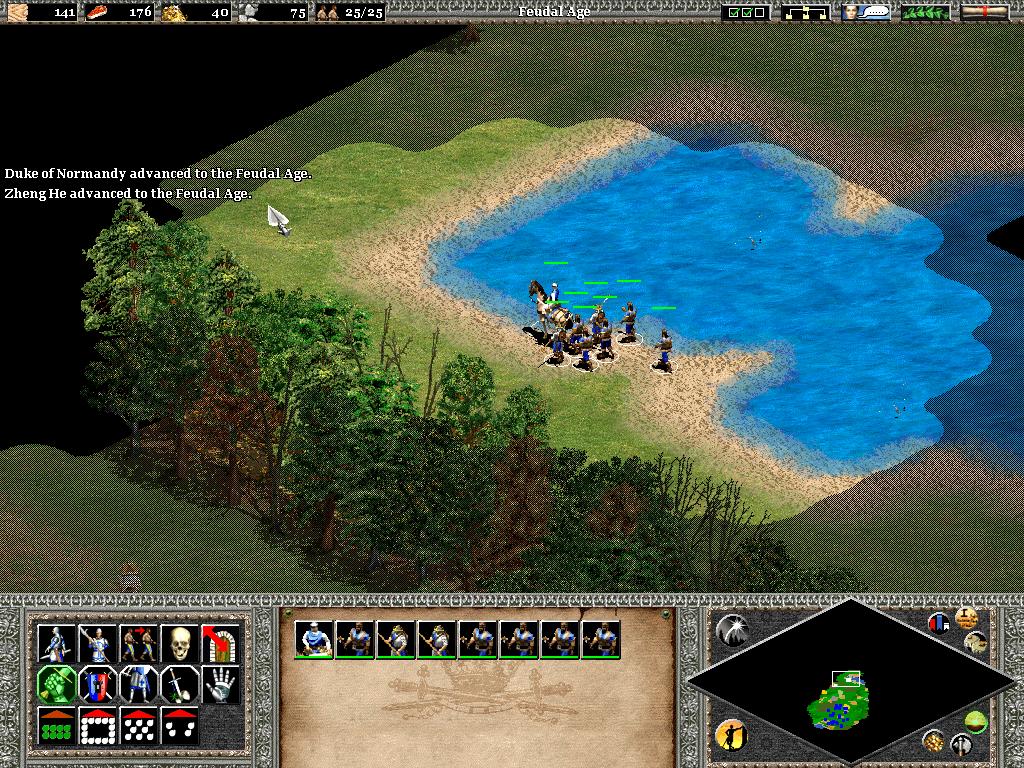Open the diplomacy laurel button

click(x=925, y=13)
